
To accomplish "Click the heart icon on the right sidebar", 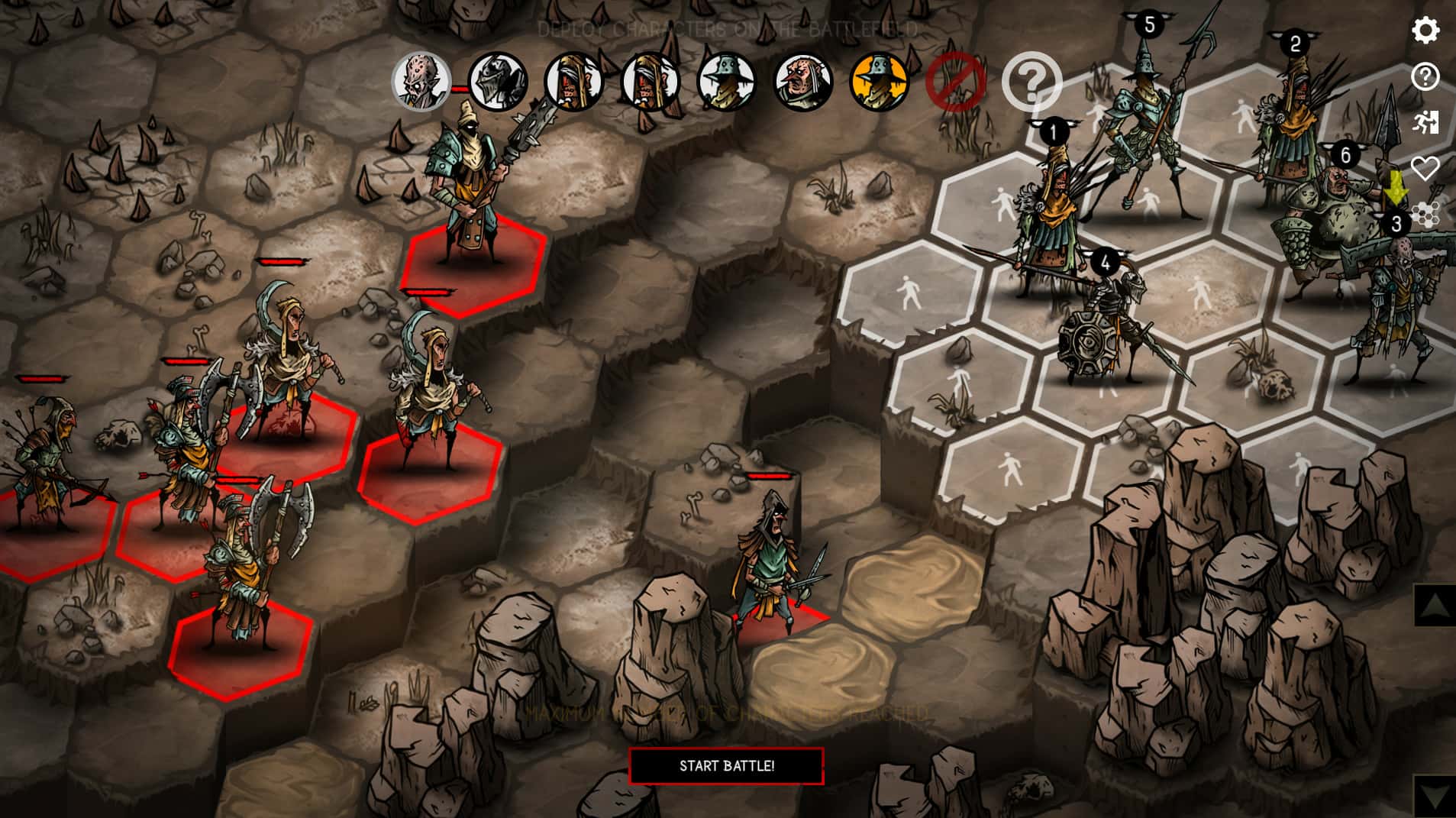I will [1425, 170].
